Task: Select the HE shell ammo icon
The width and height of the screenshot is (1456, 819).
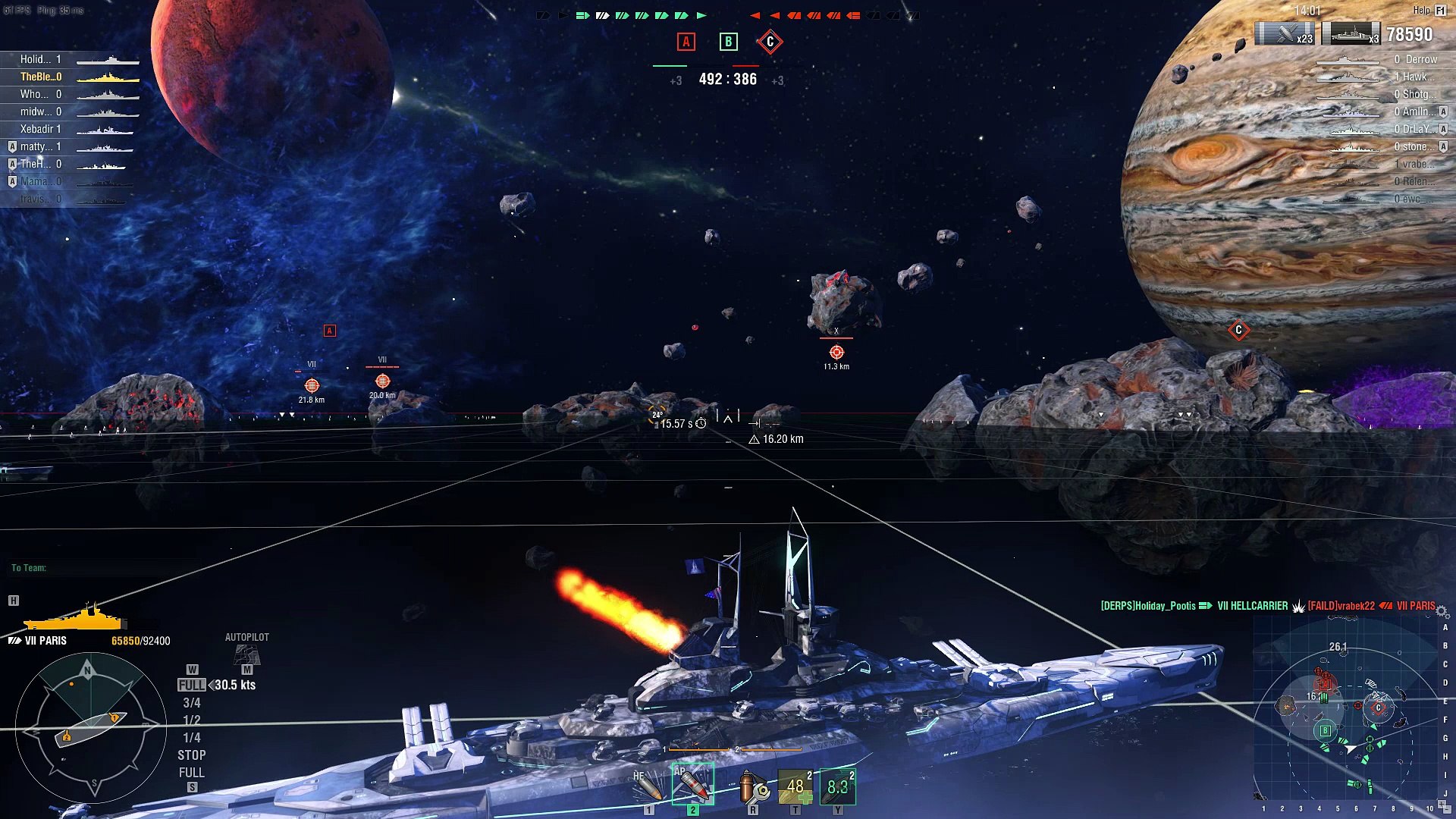Action: (649, 786)
